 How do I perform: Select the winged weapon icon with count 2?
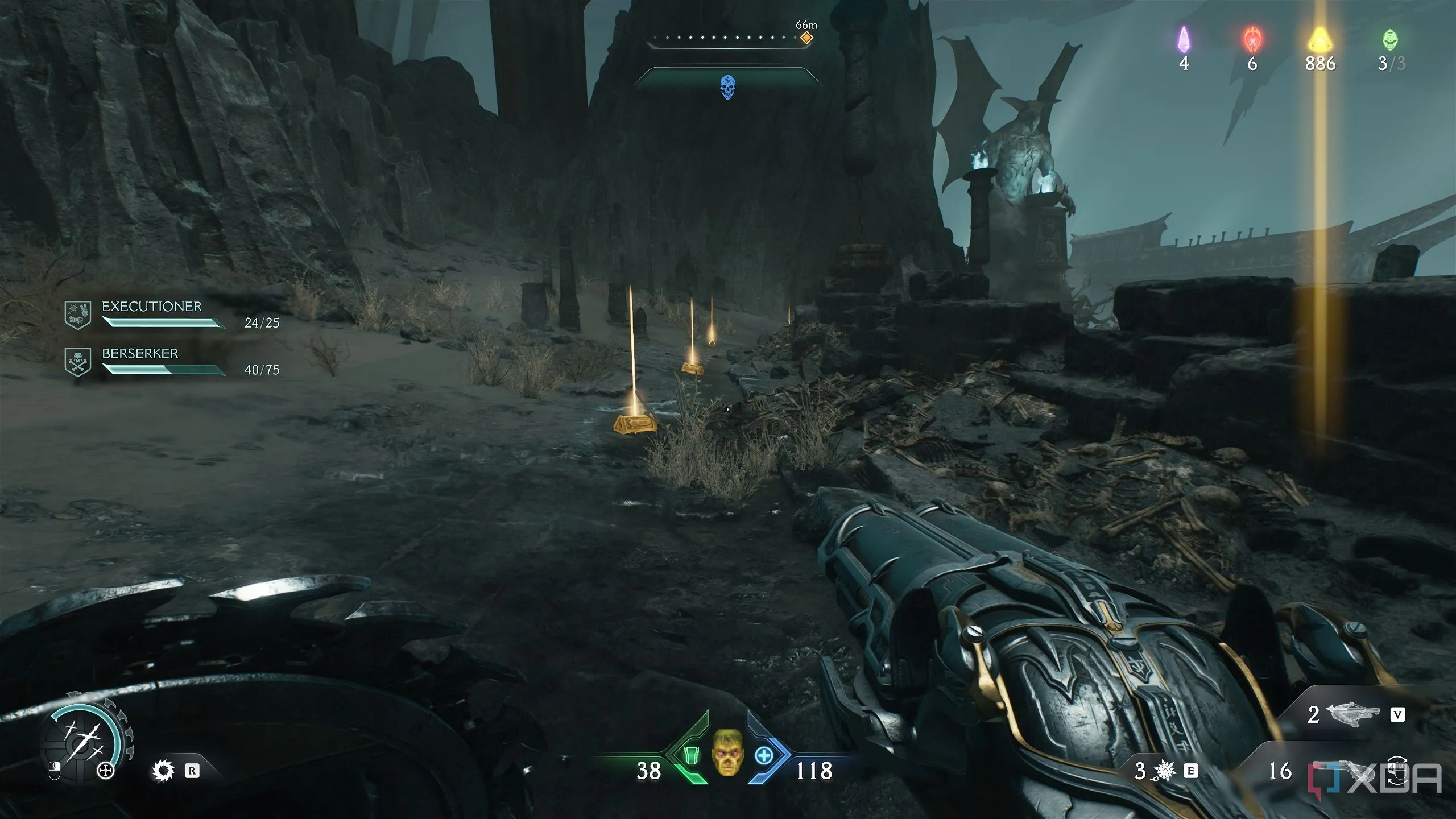[x=1352, y=714]
